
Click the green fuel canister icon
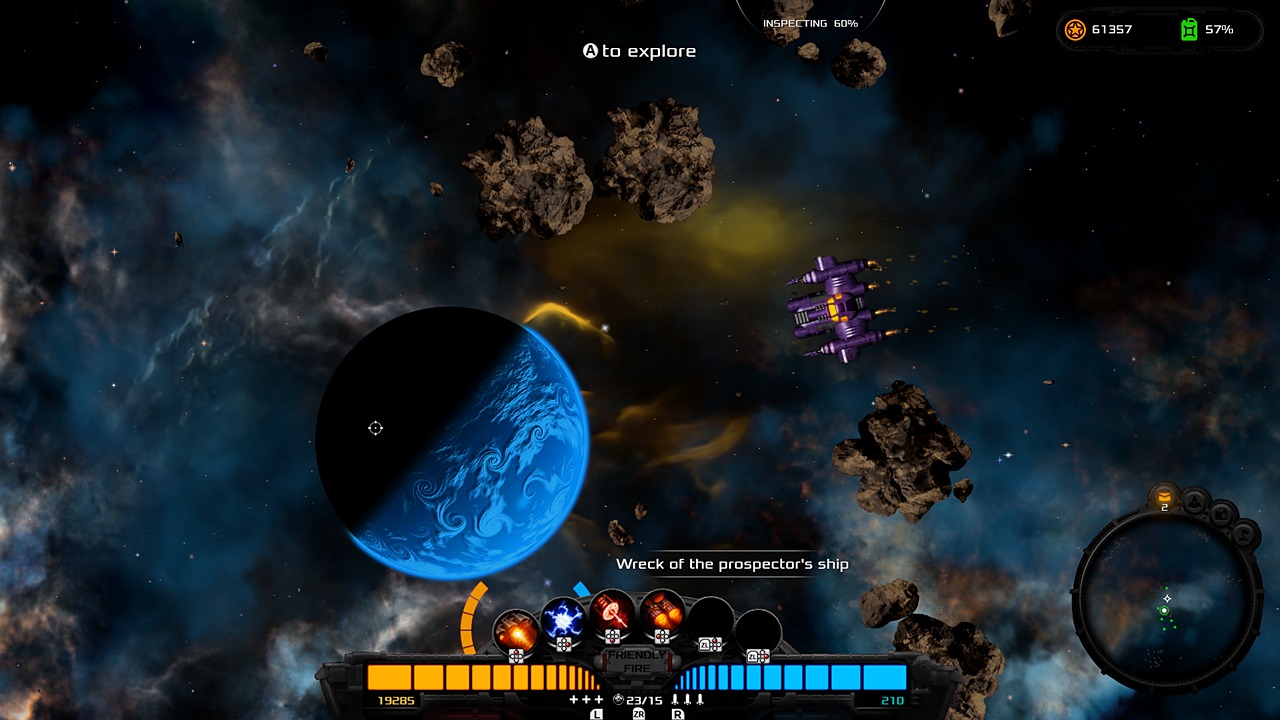1189,29
